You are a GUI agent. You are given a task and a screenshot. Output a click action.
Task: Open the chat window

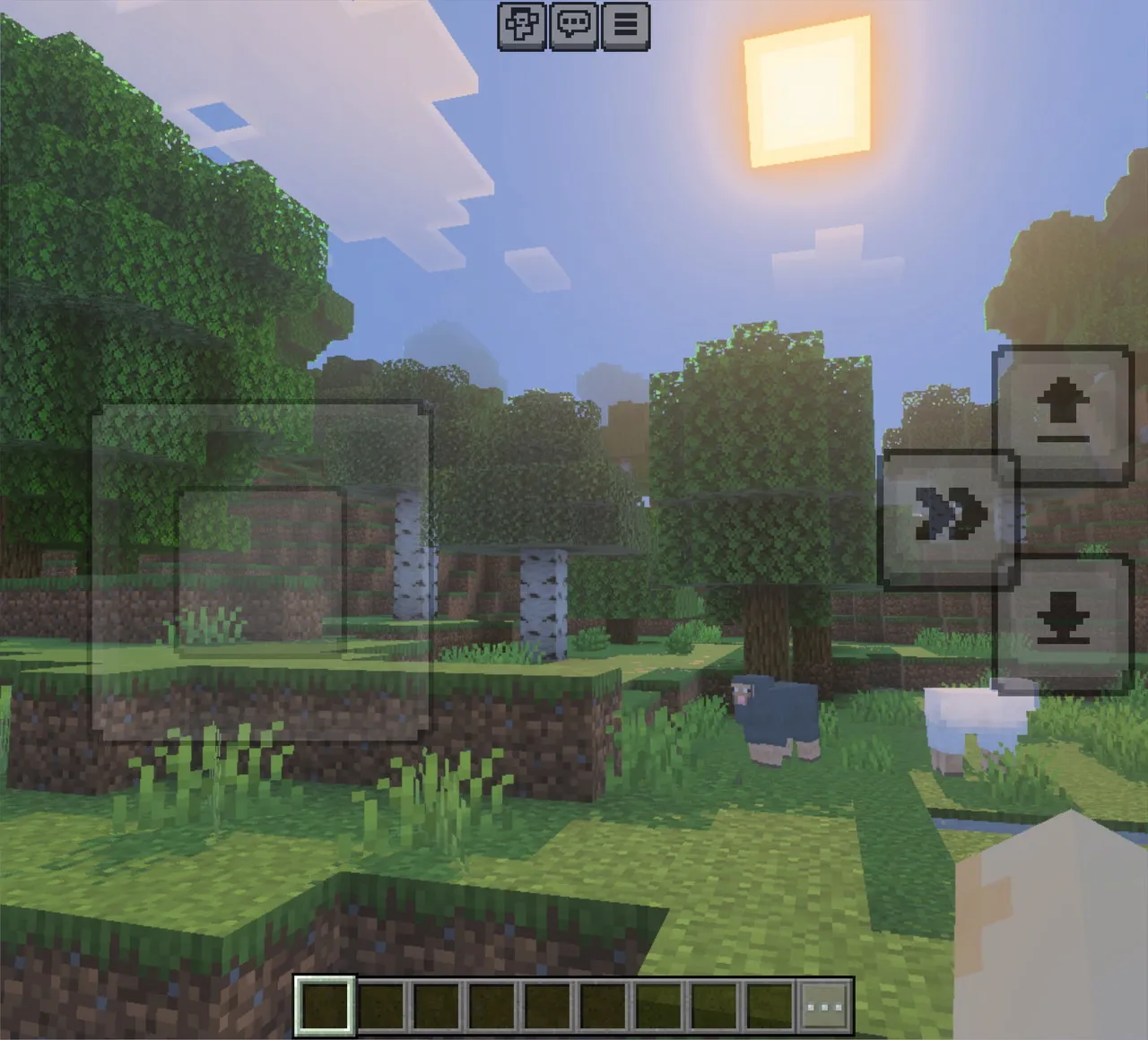tap(575, 26)
